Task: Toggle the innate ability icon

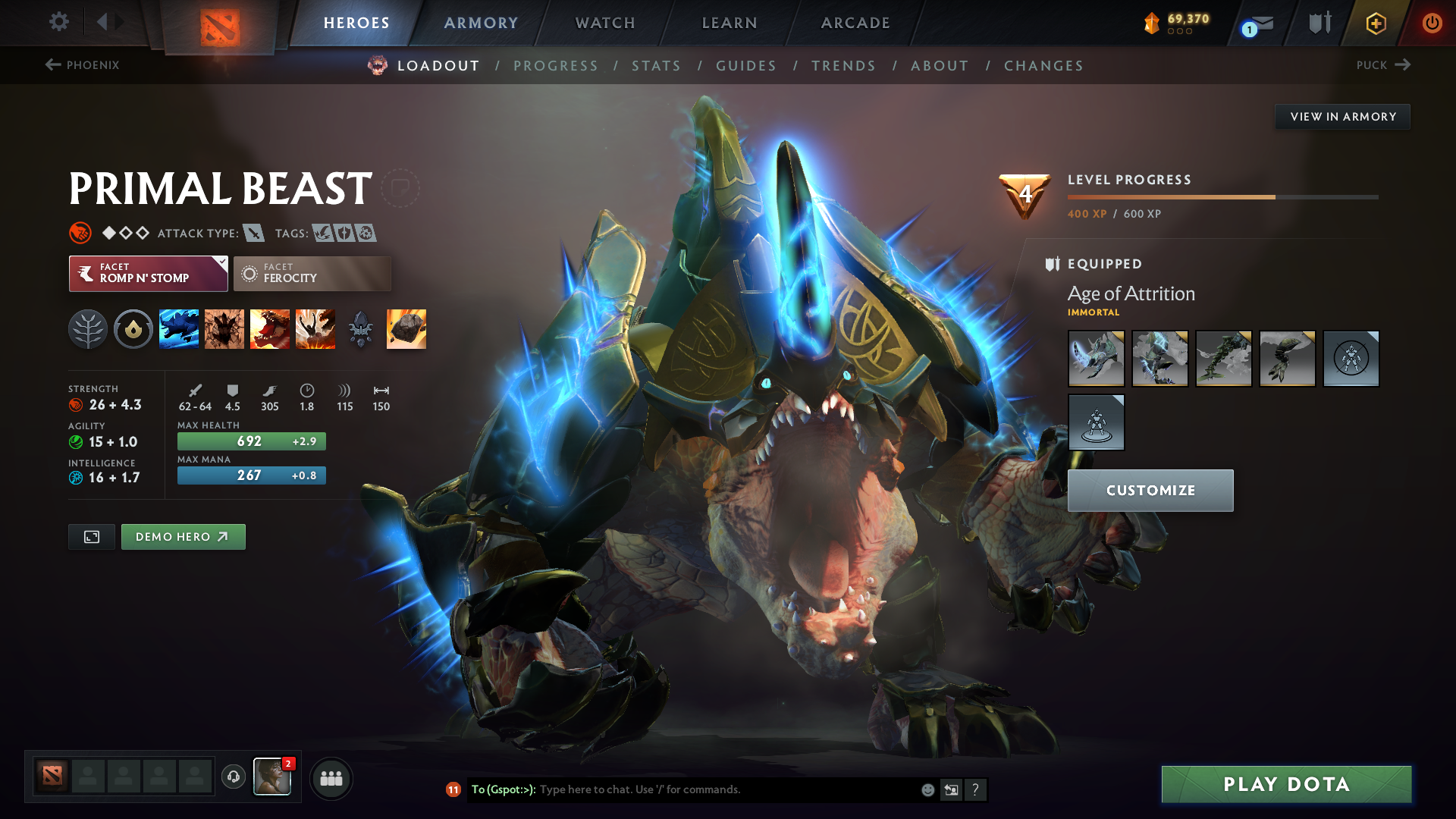Action: click(133, 328)
